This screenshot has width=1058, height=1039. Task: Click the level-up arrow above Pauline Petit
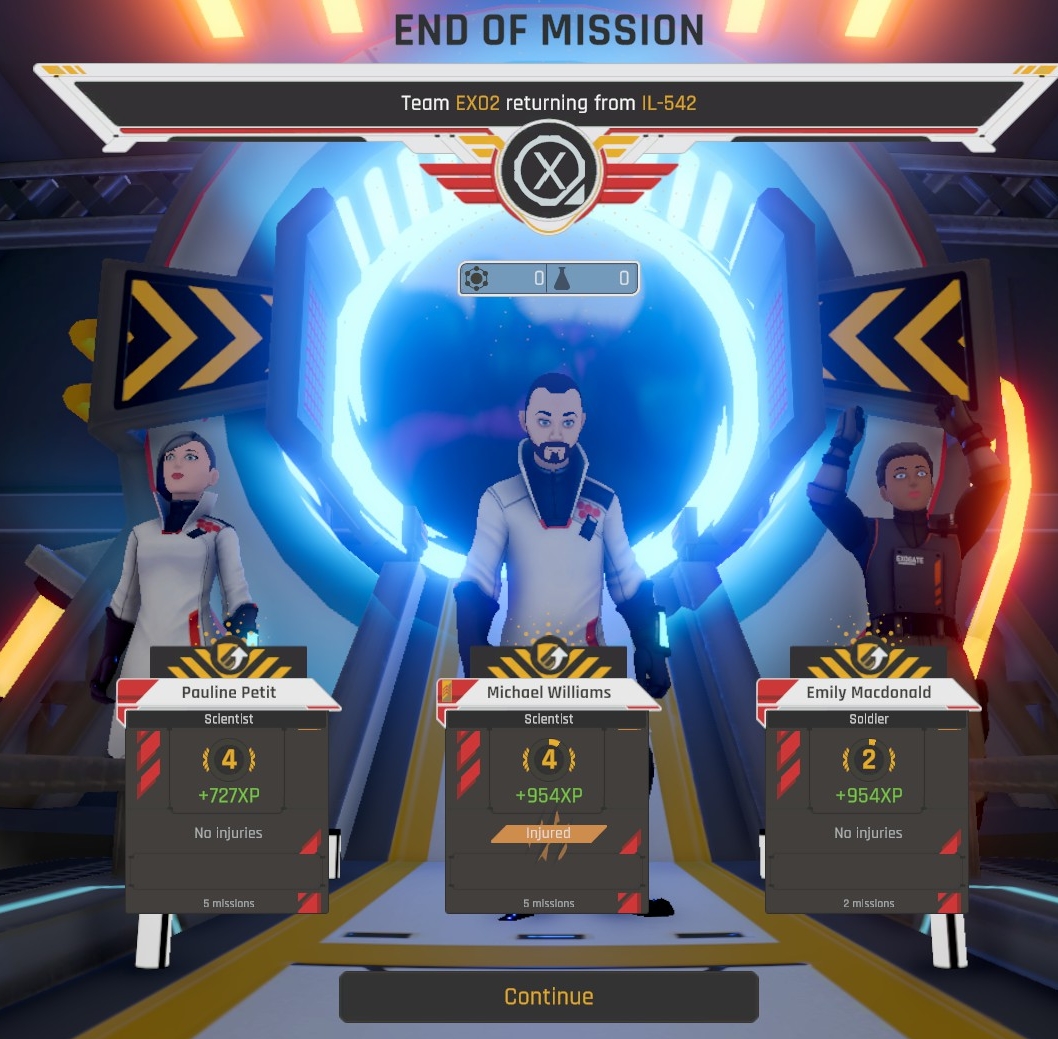(x=228, y=657)
